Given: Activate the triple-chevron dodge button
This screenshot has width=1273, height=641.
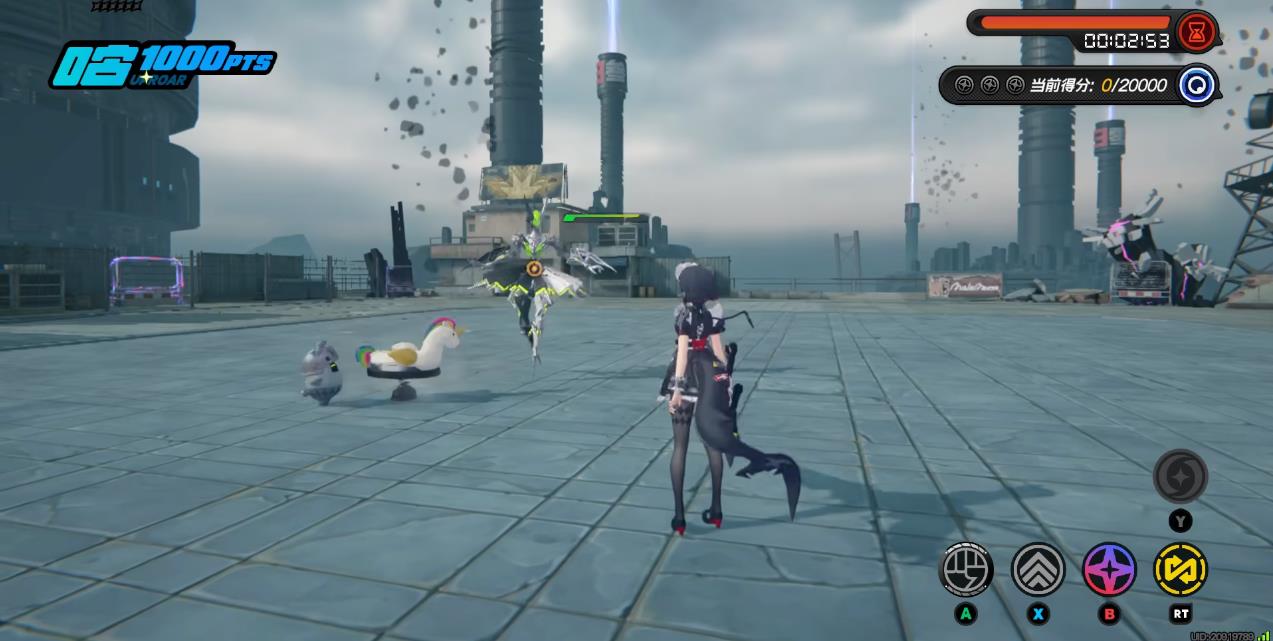Looking at the screenshot, I should coord(1038,570).
